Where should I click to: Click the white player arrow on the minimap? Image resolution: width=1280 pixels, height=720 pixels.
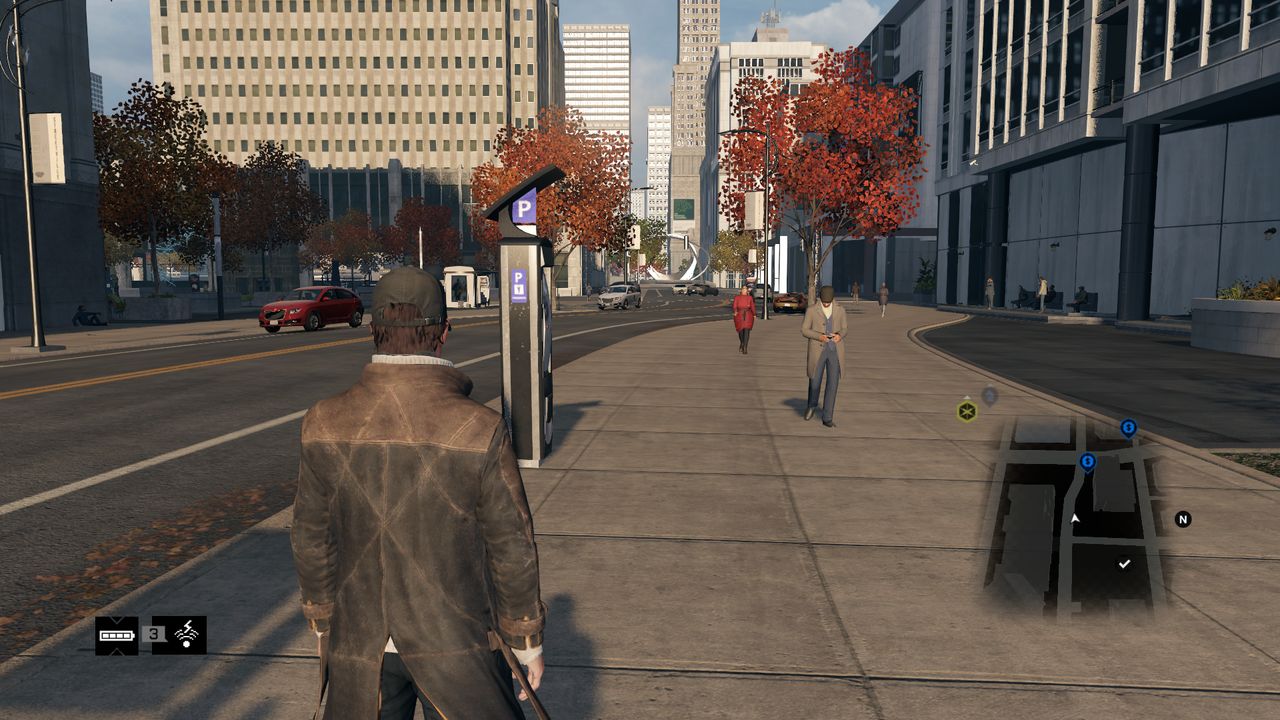1076,518
